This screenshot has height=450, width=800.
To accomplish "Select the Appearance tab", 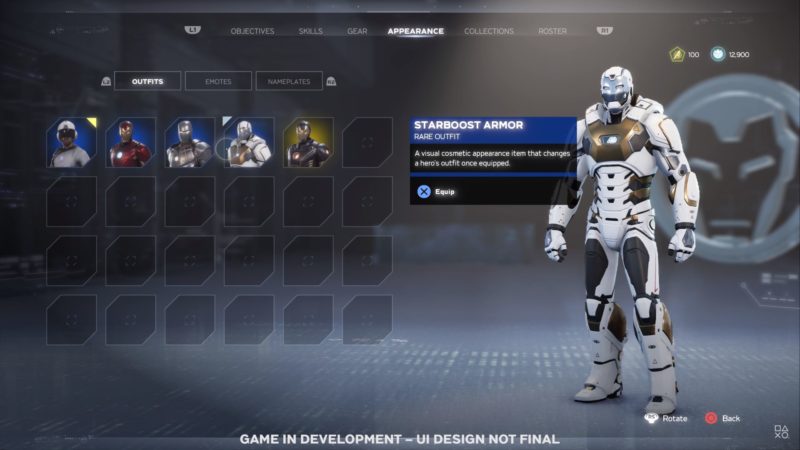I will [415, 31].
